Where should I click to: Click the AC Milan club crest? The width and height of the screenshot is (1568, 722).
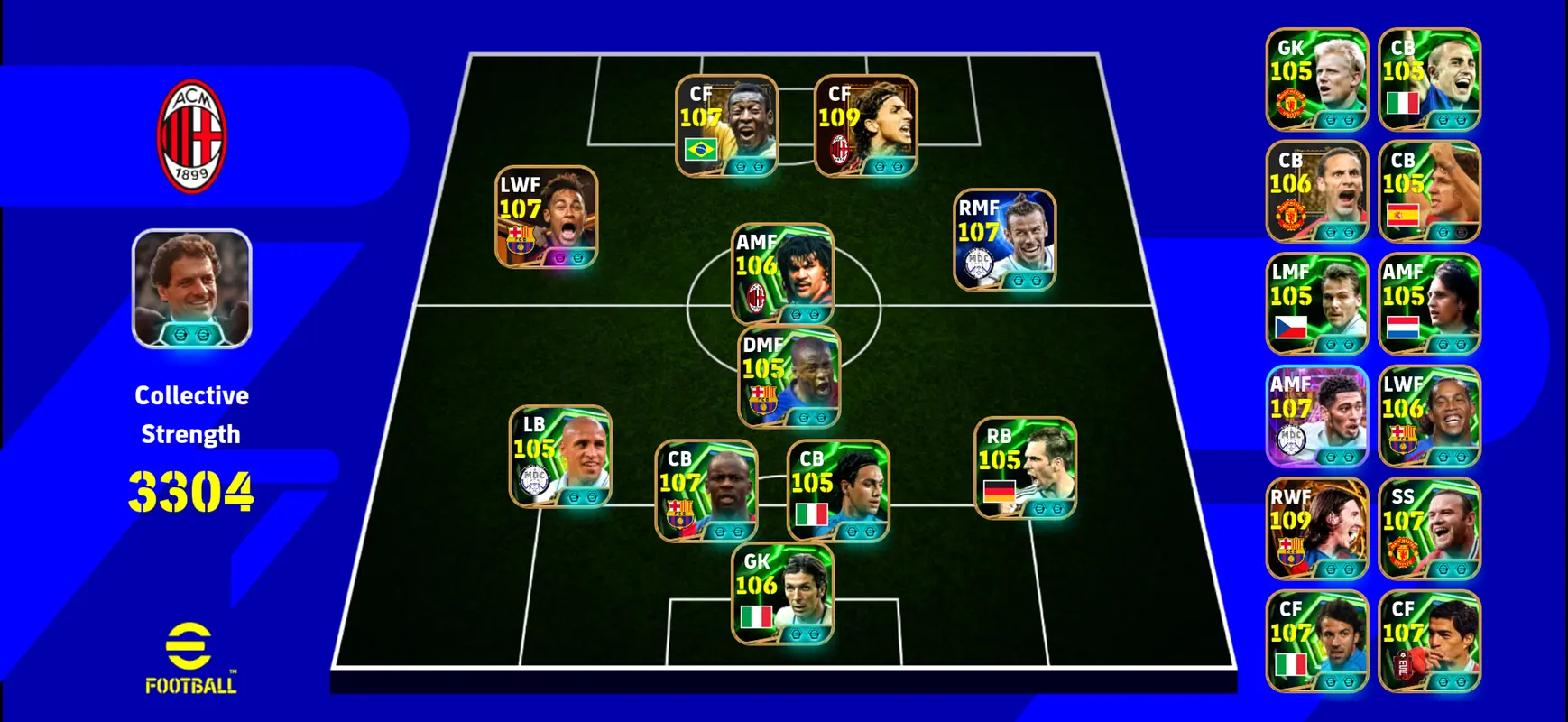pyautogui.click(x=192, y=136)
